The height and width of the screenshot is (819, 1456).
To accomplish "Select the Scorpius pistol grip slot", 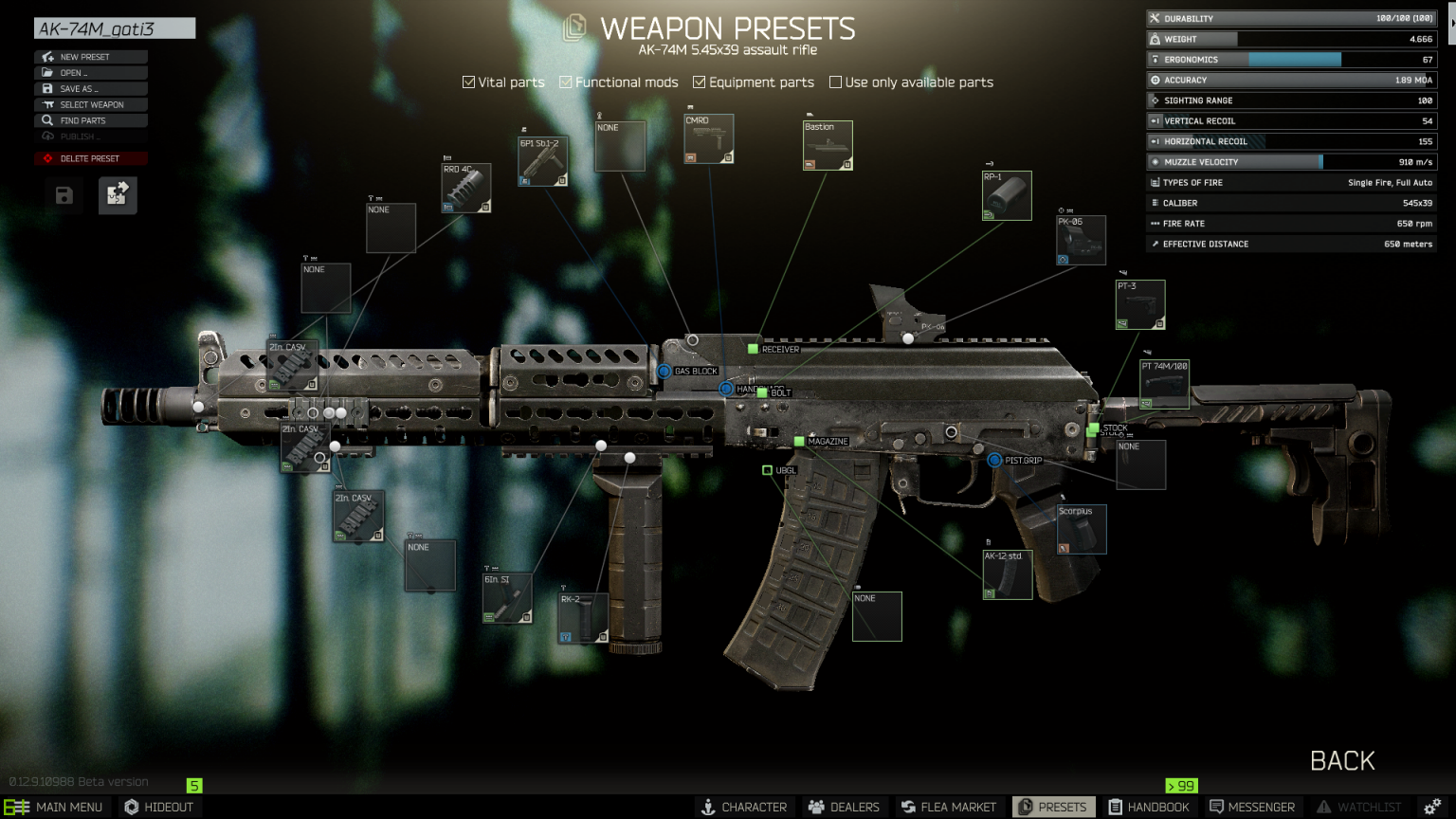I will click(1081, 530).
